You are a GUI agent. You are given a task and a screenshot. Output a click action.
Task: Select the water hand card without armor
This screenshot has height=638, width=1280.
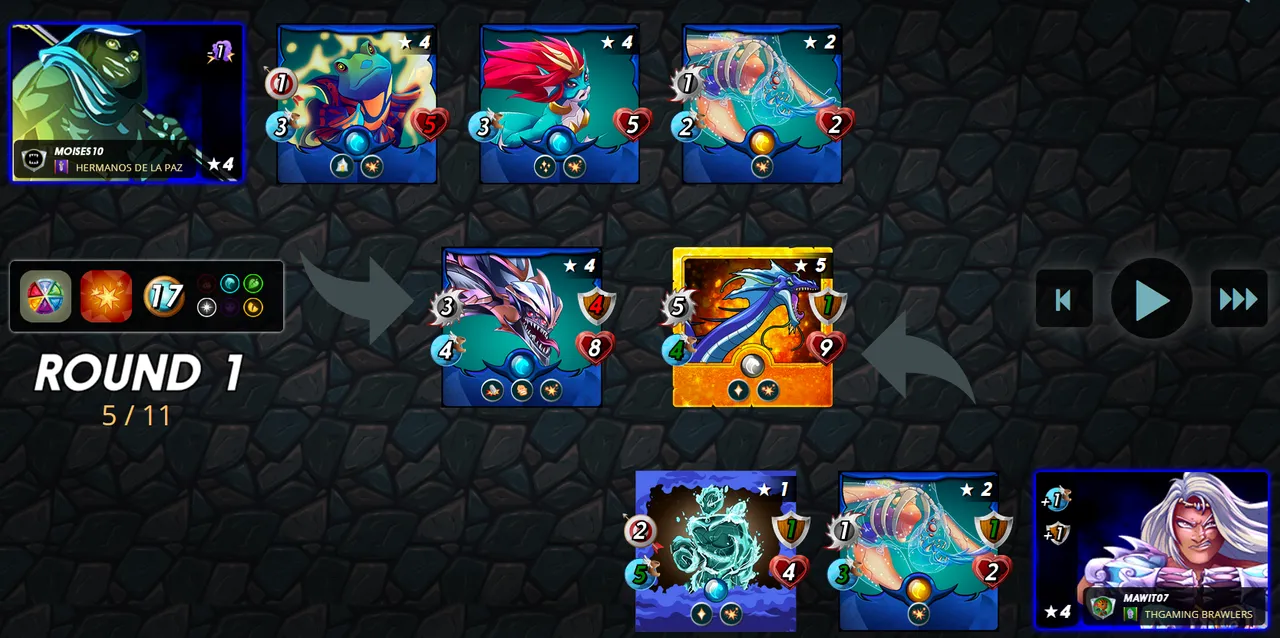point(762,103)
